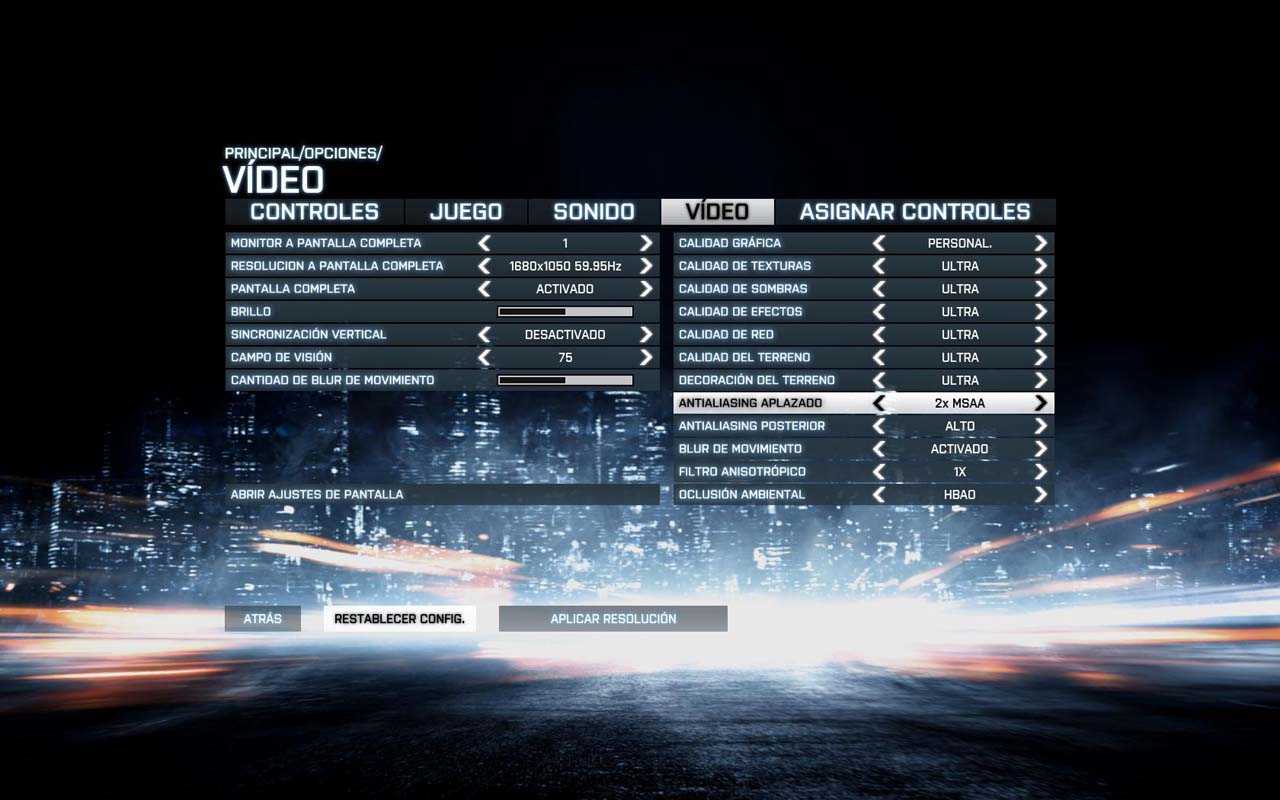Lower Calidad de Efectos quality
Screen dimensions: 1280x800
[880, 311]
